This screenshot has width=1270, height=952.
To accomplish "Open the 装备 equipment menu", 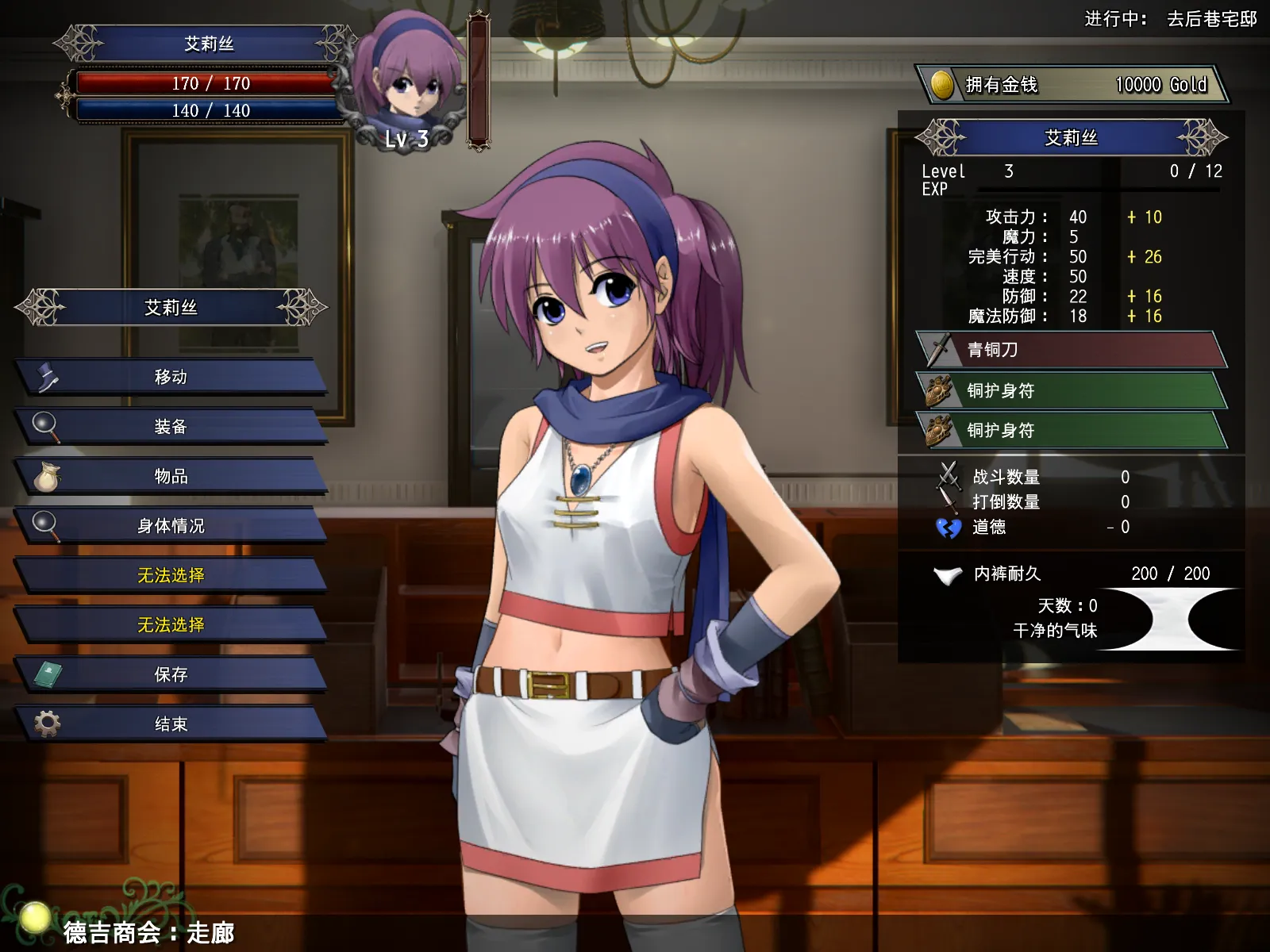I will [x=171, y=427].
